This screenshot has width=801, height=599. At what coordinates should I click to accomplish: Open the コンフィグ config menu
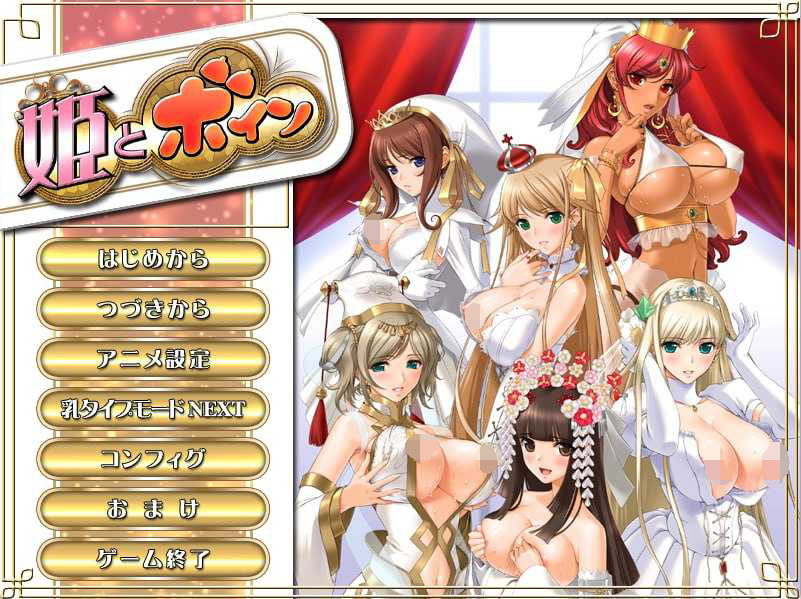pos(153,459)
